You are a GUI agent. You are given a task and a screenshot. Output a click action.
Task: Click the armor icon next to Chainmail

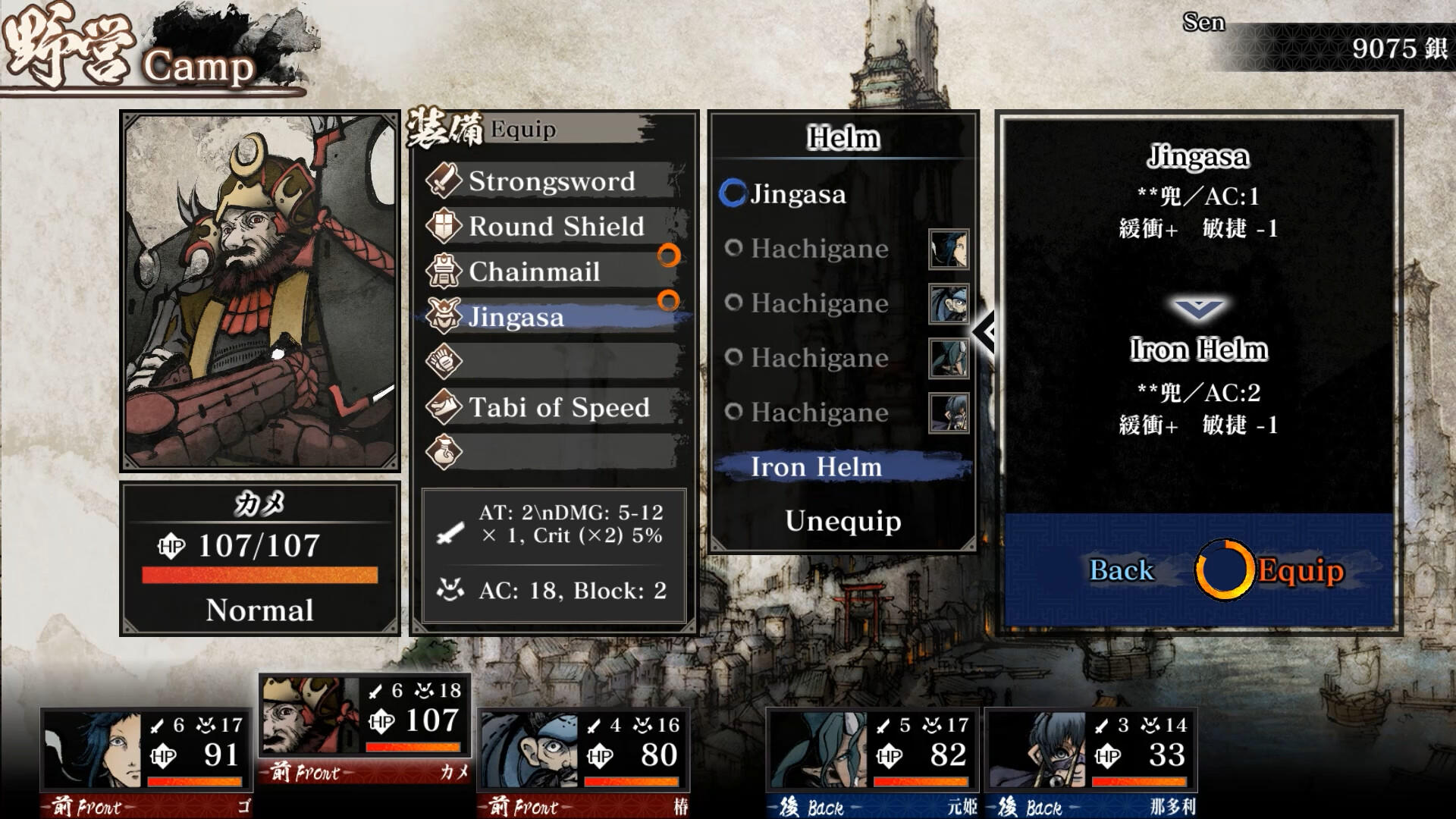(x=446, y=271)
